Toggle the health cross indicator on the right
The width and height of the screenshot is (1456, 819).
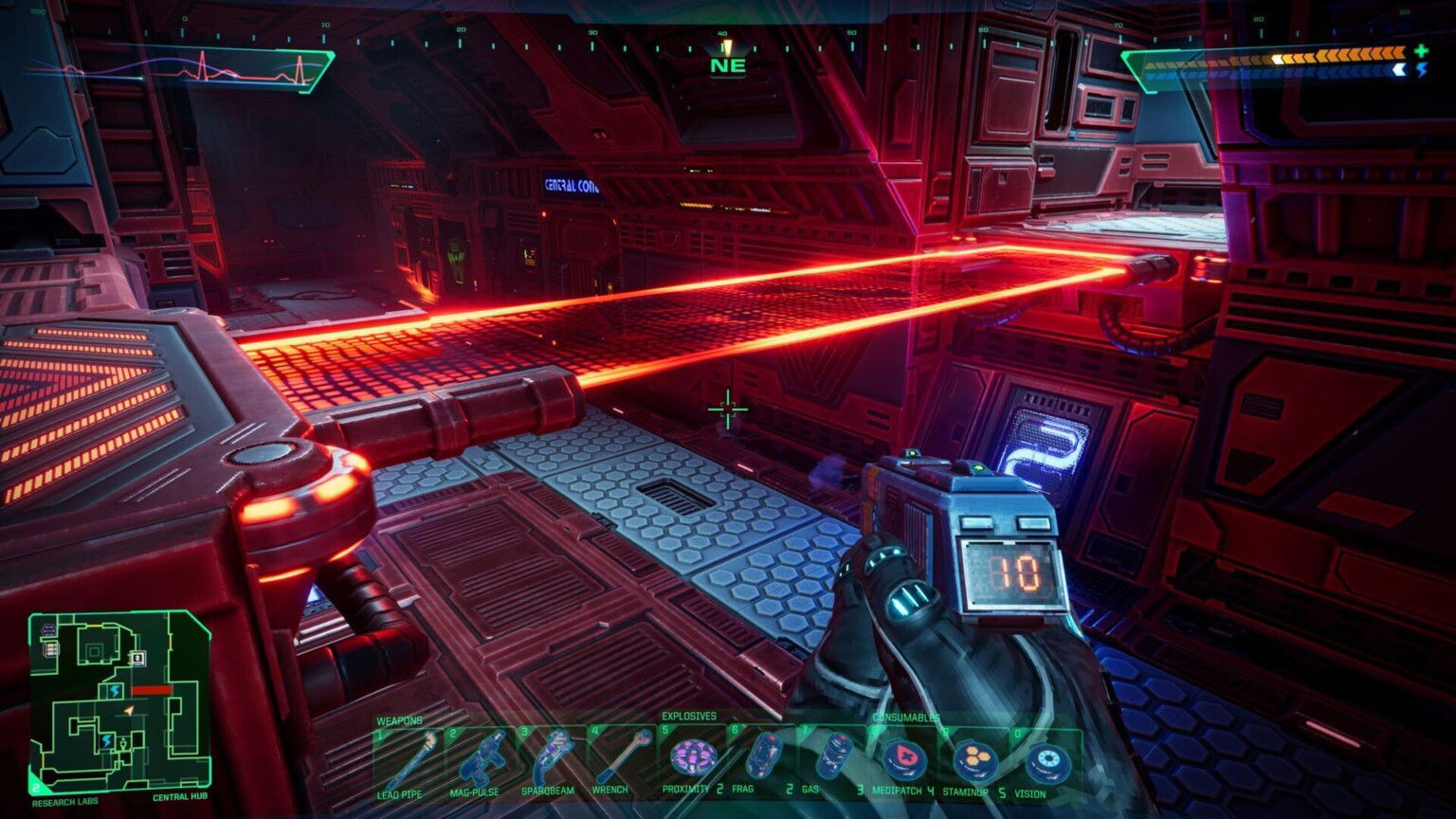click(1421, 50)
